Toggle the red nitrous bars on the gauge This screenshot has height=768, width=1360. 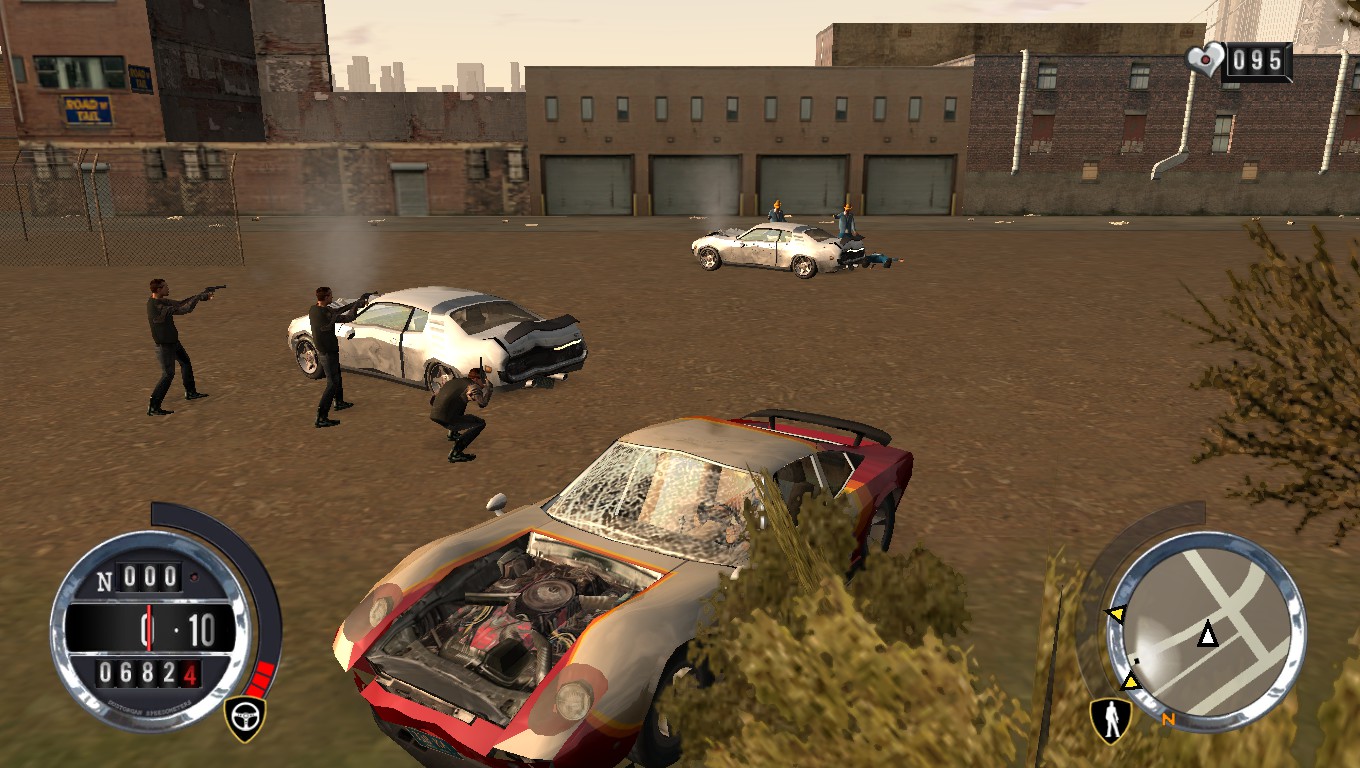click(x=263, y=676)
